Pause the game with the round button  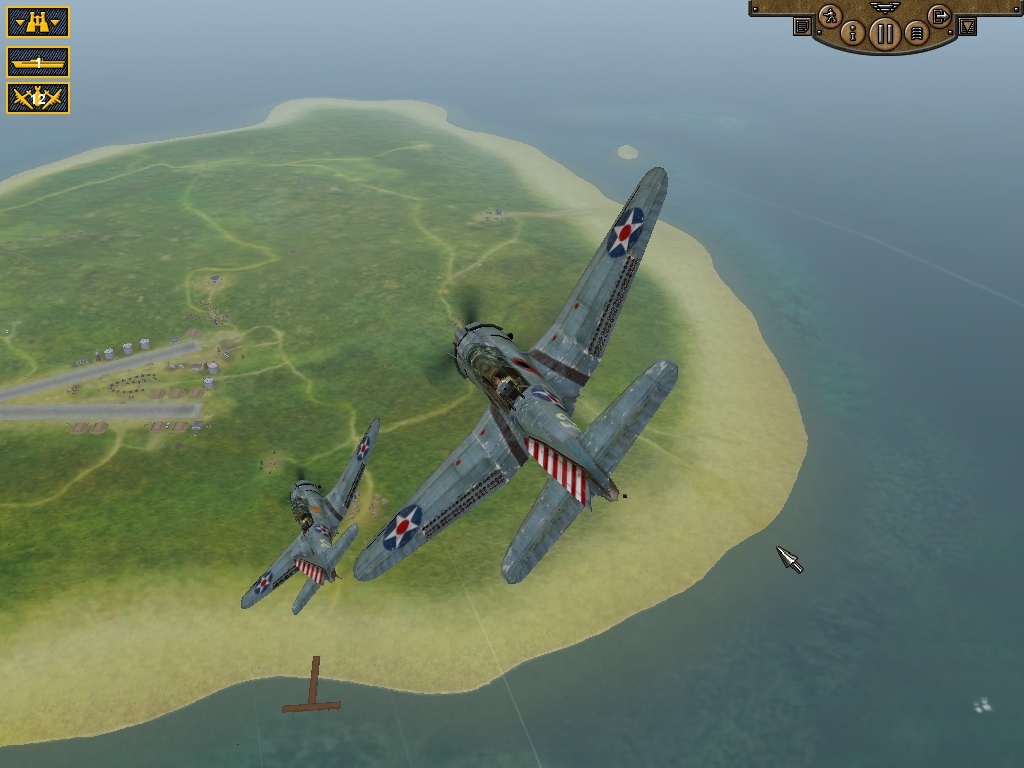(x=884, y=34)
